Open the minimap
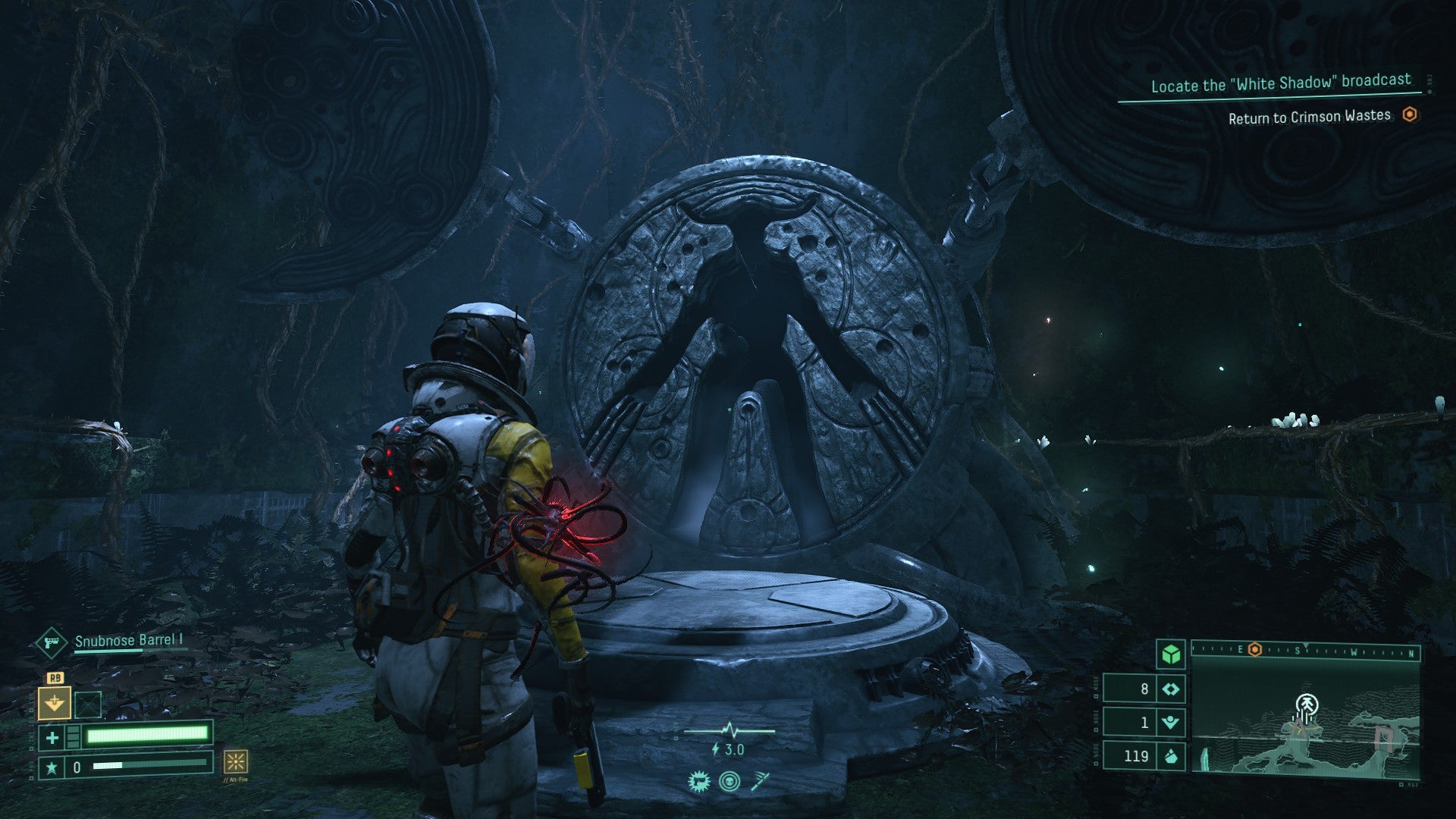The width and height of the screenshot is (1456, 819). (1305, 719)
